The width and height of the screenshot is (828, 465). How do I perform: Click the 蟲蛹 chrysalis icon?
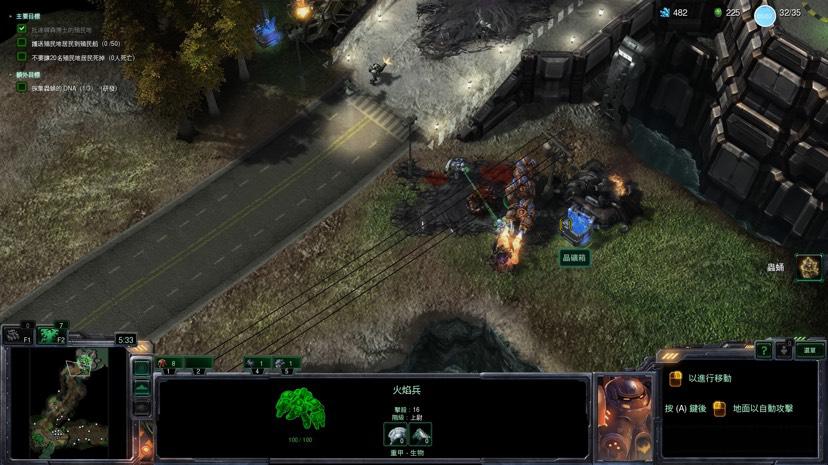(x=807, y=267)
